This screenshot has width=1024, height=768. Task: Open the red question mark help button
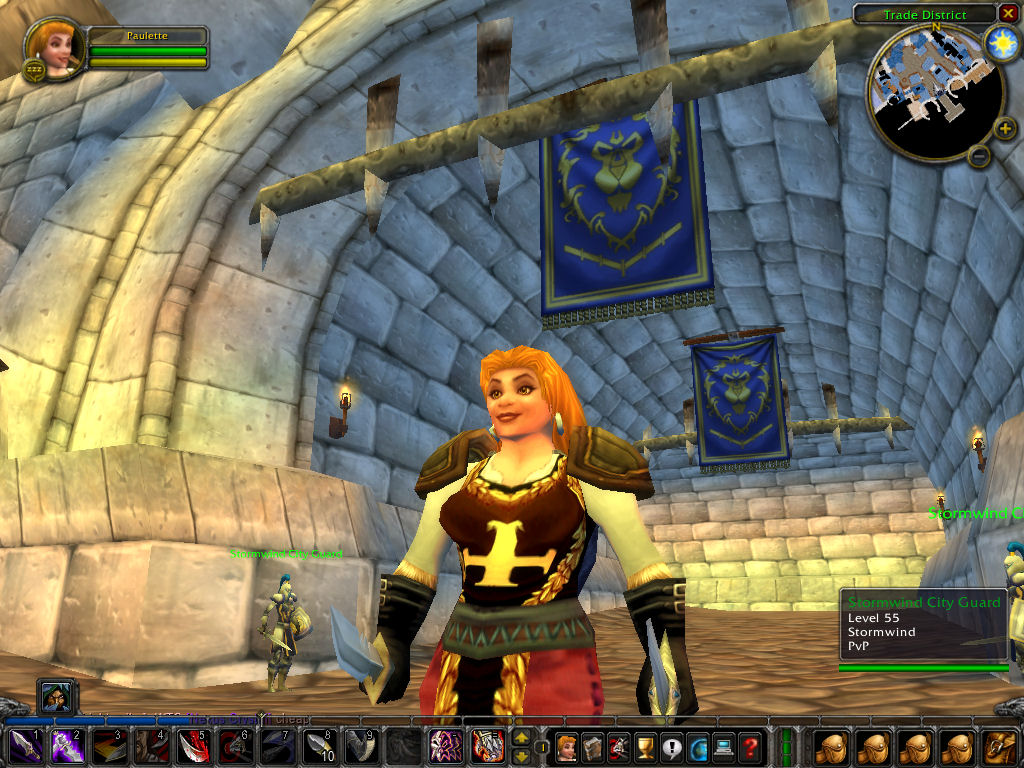[x=749, y=747]
